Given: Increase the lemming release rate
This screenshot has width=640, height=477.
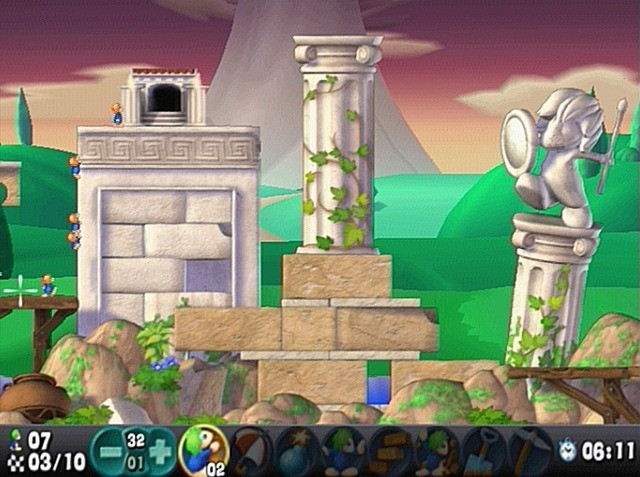Looking at the screenshot, I should click(x=161, y=449).
